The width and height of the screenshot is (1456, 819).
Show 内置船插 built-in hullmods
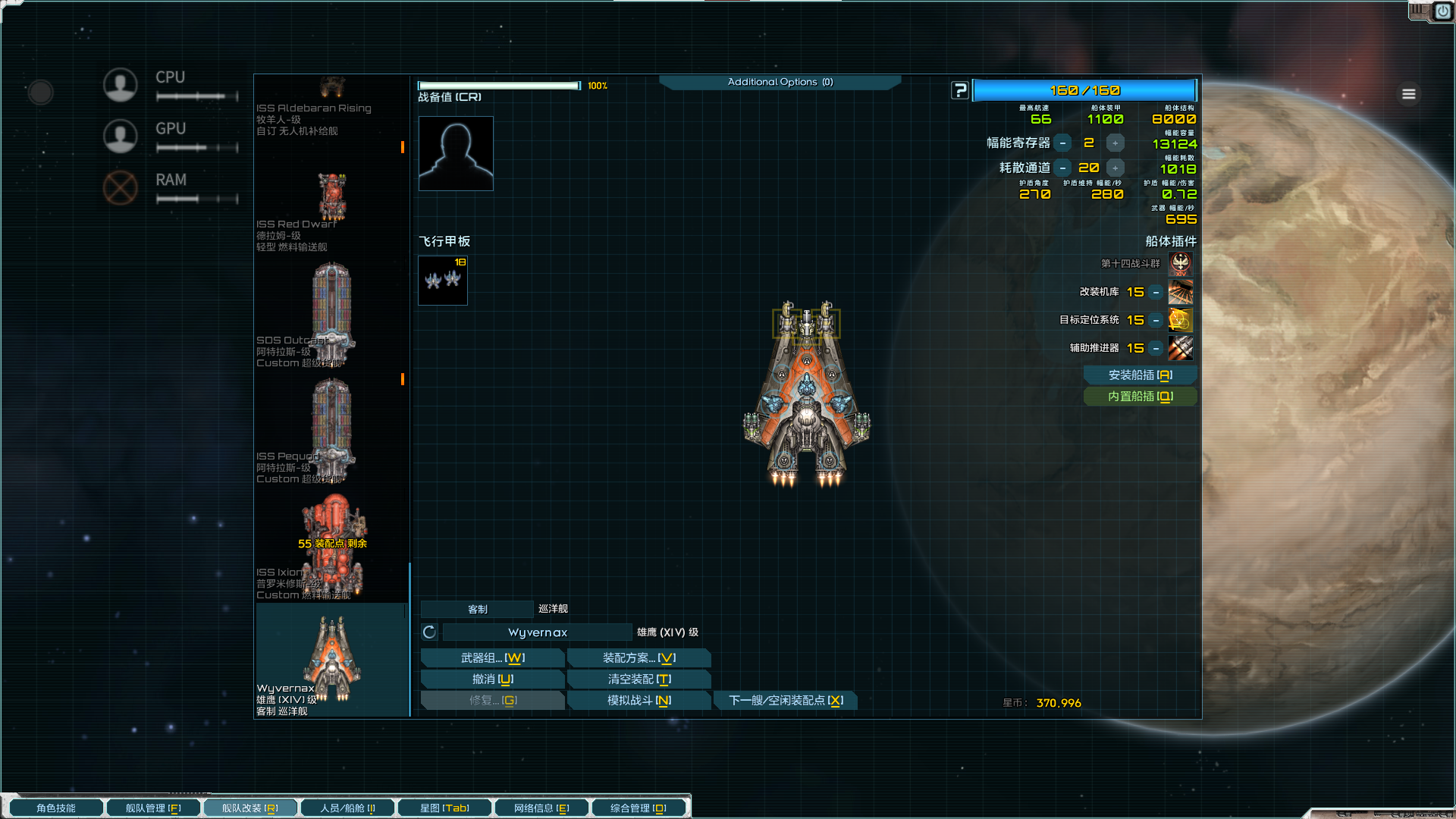click(x=1140, y=397)
